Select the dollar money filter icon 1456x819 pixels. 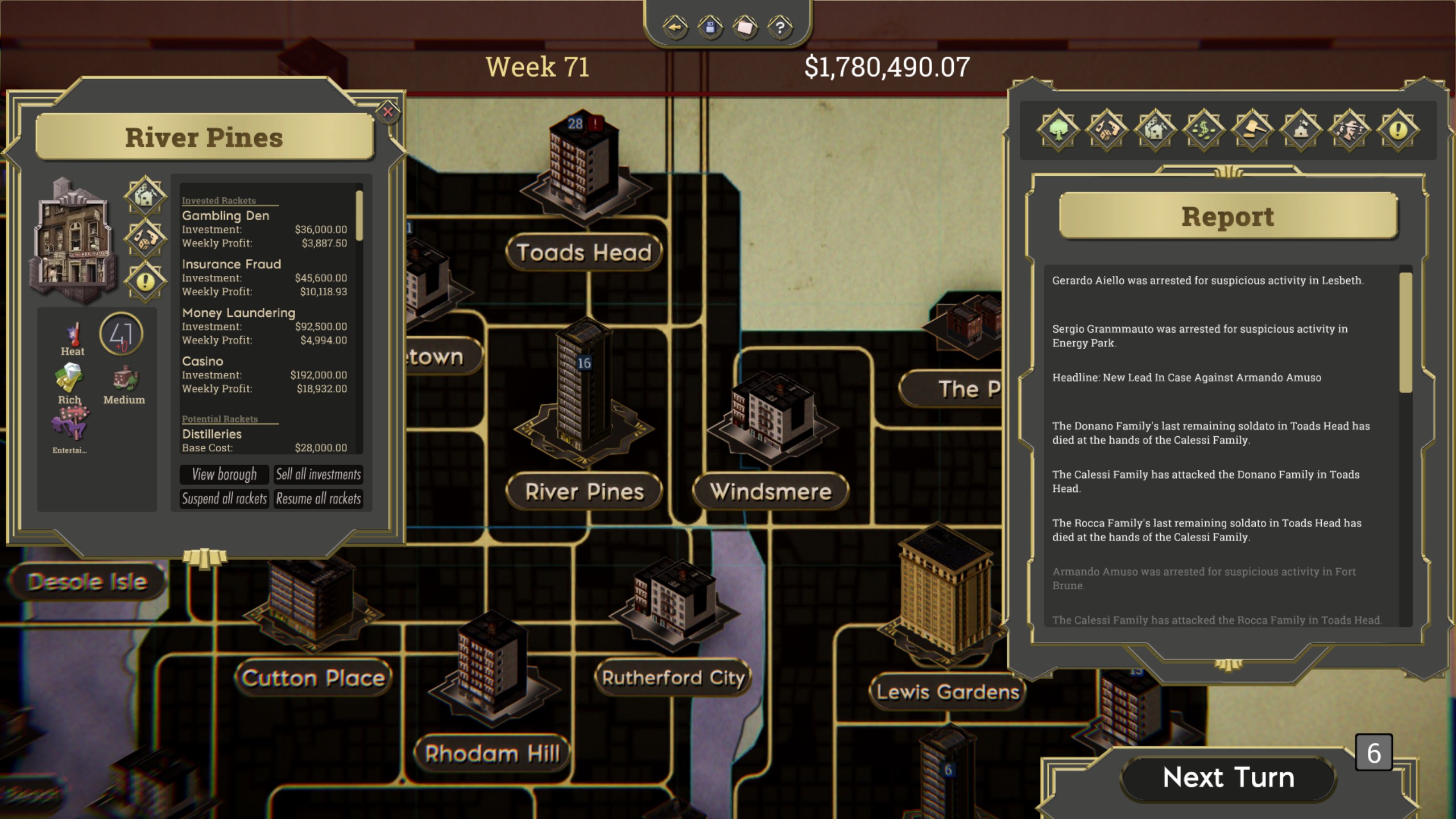pos(1204,130)
